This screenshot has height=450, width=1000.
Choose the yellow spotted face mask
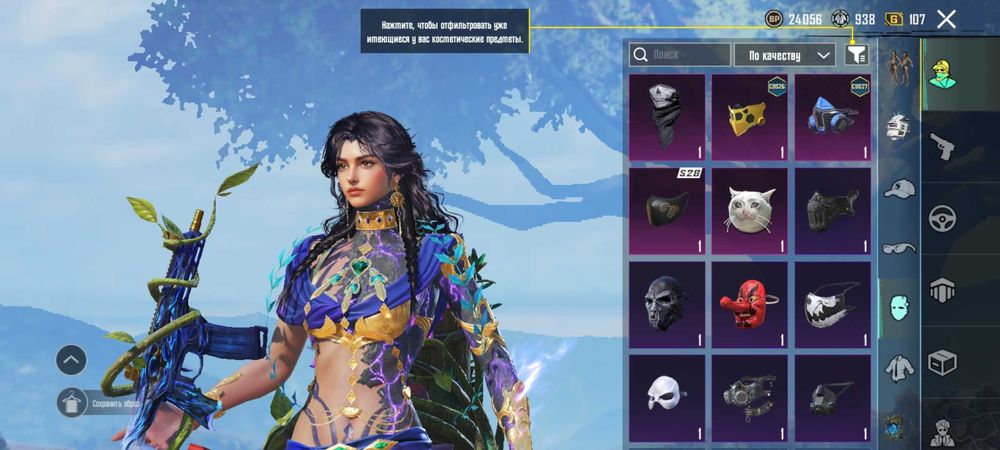749,116
